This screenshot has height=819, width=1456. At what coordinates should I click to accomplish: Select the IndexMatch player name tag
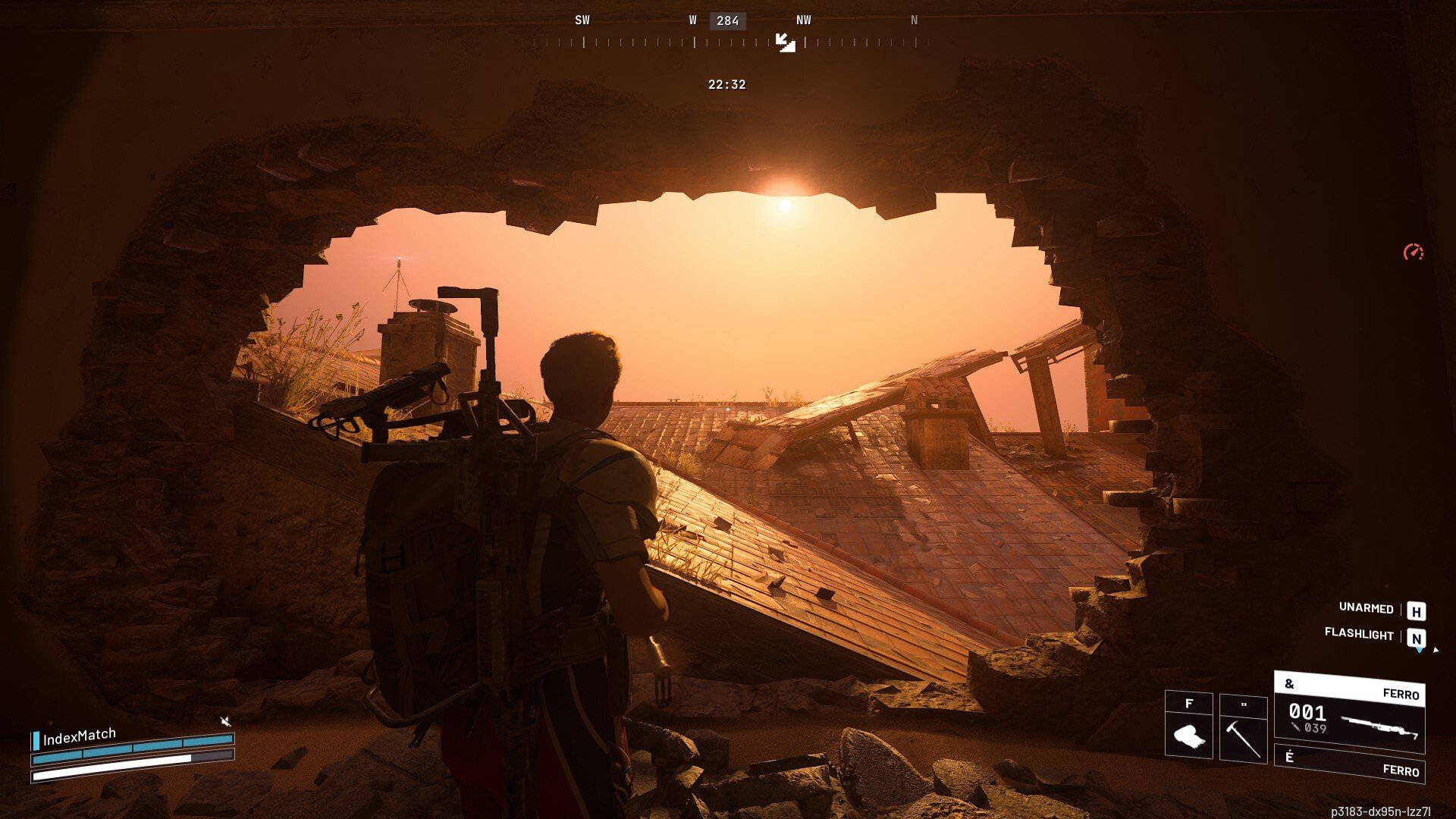pos(79,736)
